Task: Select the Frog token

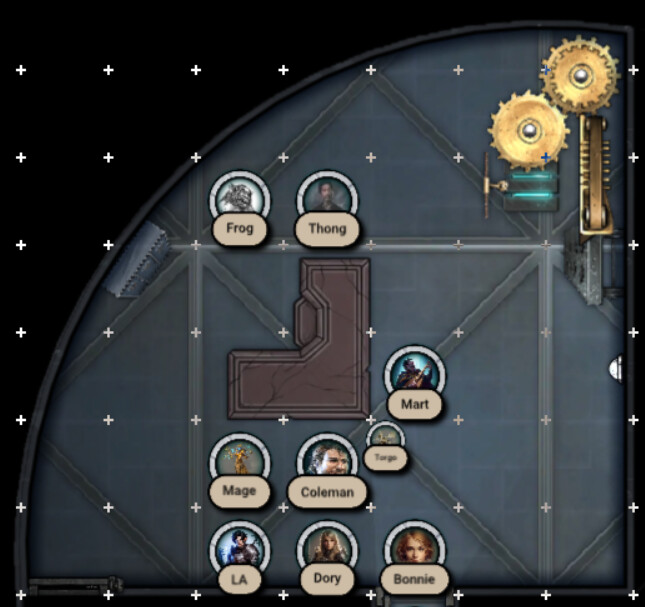Action: (240, 200)
